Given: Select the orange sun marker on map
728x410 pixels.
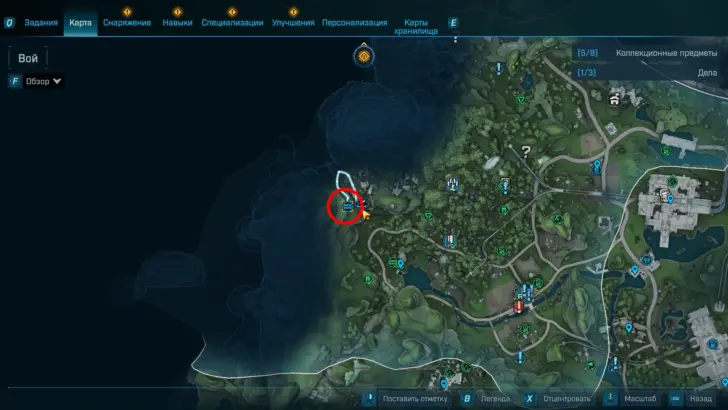Looking at the screenshot, I should 364,56.
